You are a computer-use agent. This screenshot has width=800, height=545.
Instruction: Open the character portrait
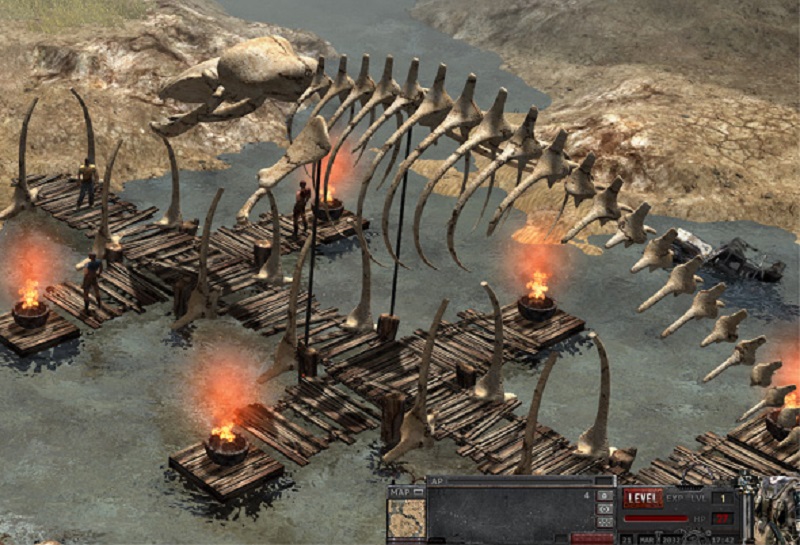778,510
